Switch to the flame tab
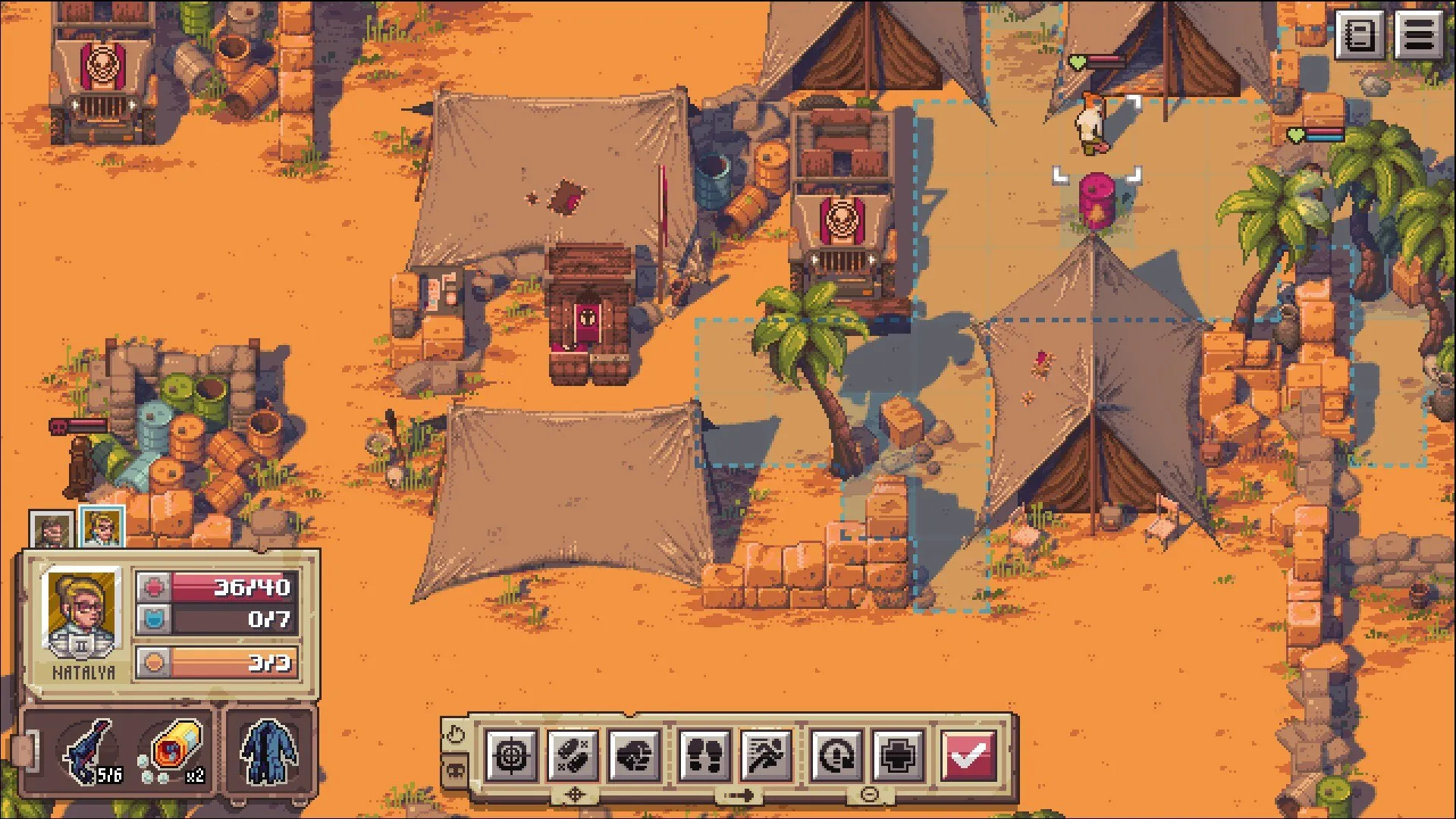The width and height of the screenshot is (1456, 819). tap(454, 734)
